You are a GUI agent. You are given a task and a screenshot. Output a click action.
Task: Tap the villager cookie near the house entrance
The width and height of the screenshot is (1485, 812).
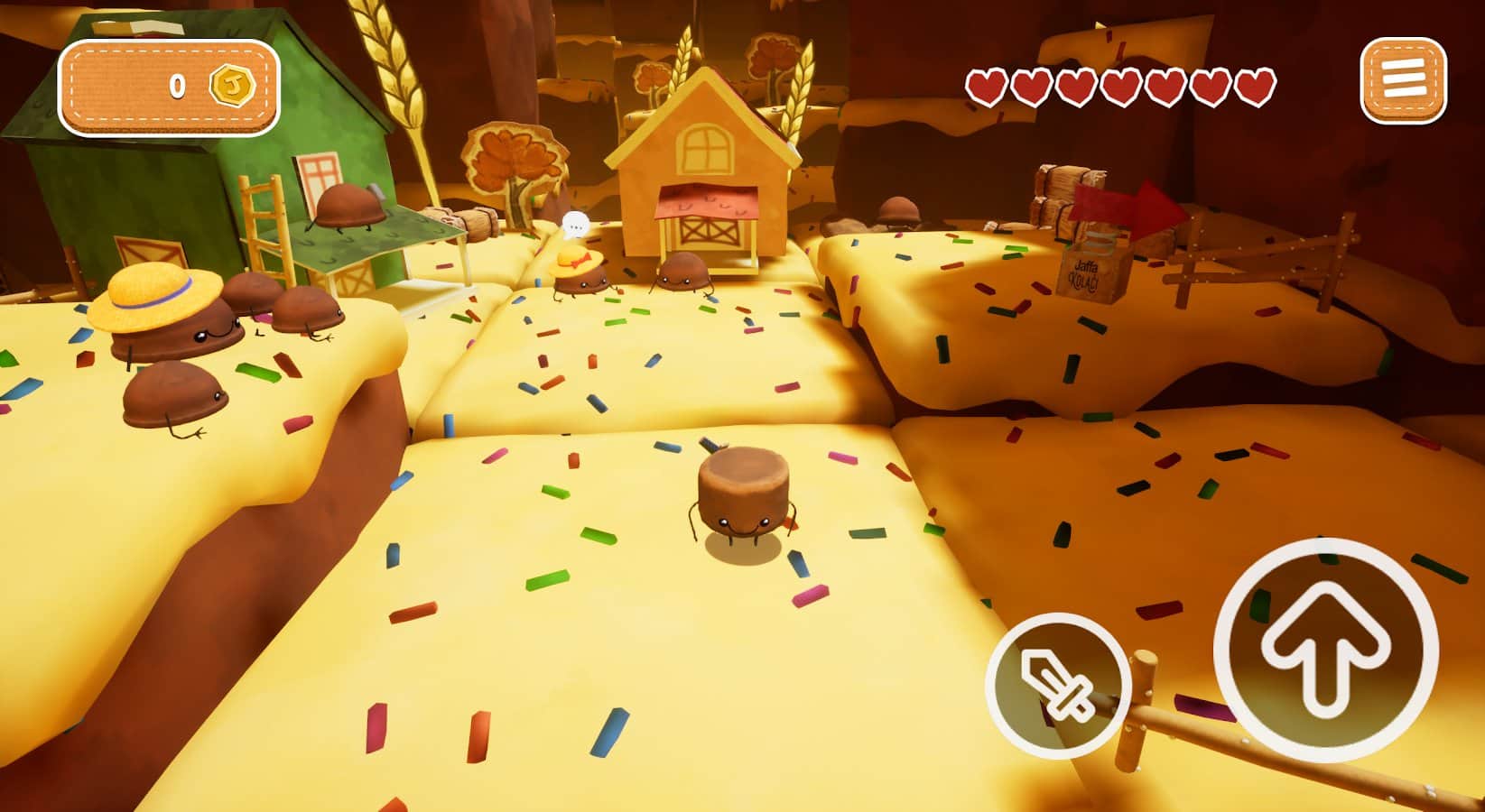click(682, 271)
